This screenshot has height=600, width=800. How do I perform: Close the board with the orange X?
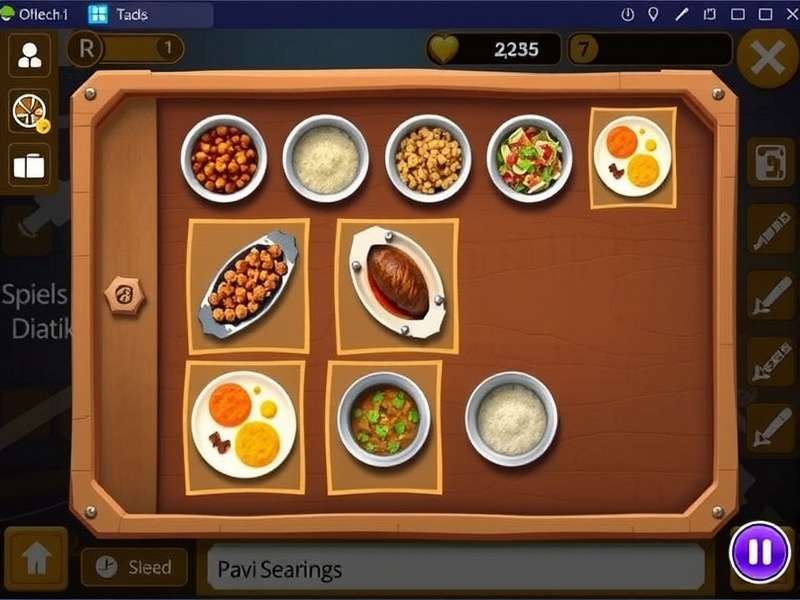pyautogui.click(x=767, y=59)
